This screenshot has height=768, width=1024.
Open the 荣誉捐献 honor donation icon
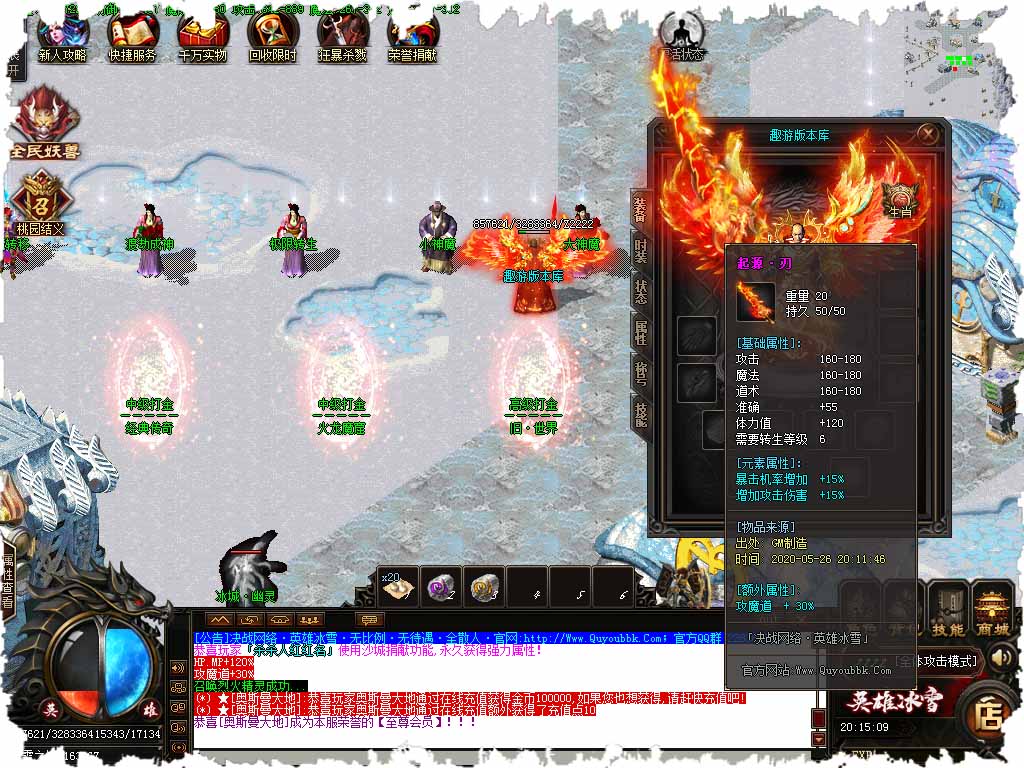412,37
